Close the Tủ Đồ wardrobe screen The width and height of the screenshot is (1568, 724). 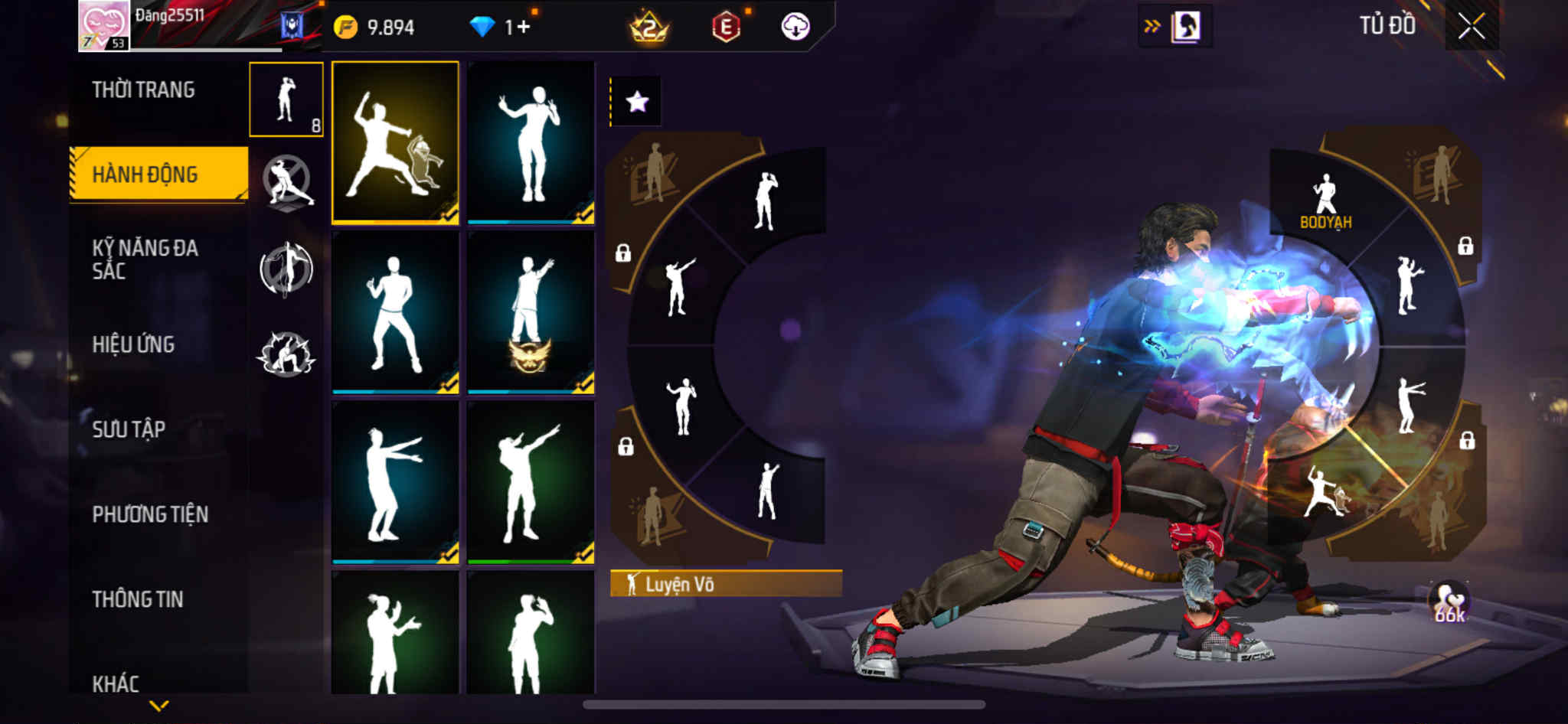tap(1471, 27)
